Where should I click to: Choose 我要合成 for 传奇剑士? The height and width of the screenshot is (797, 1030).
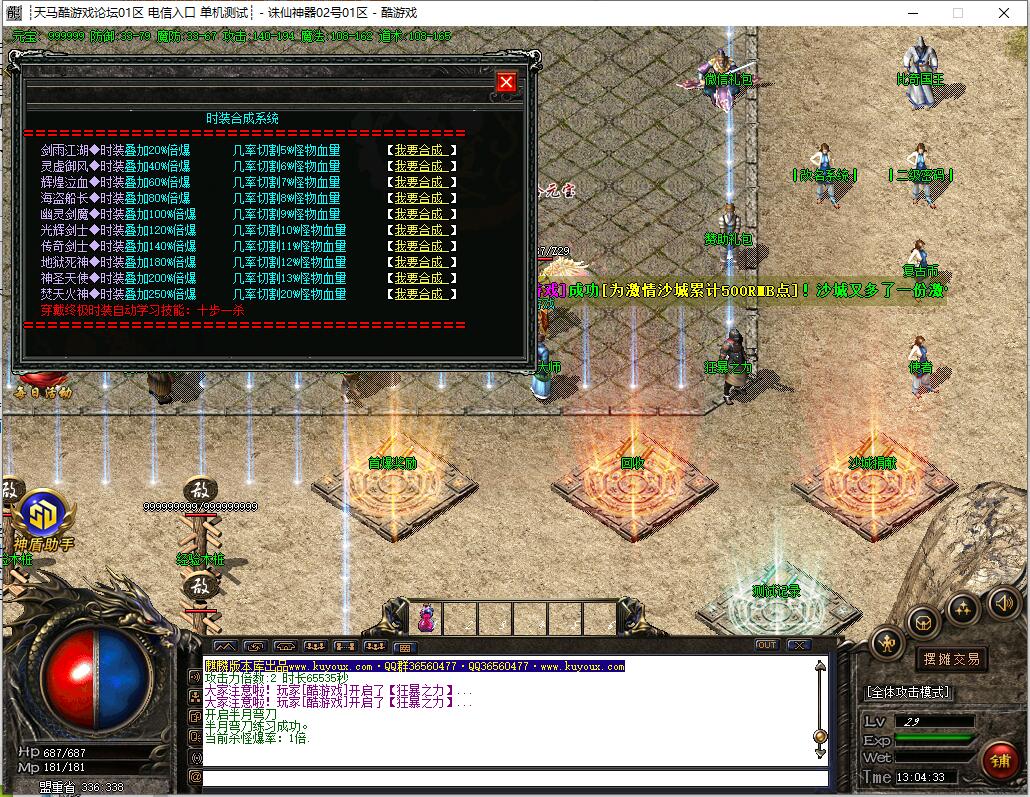420,246
